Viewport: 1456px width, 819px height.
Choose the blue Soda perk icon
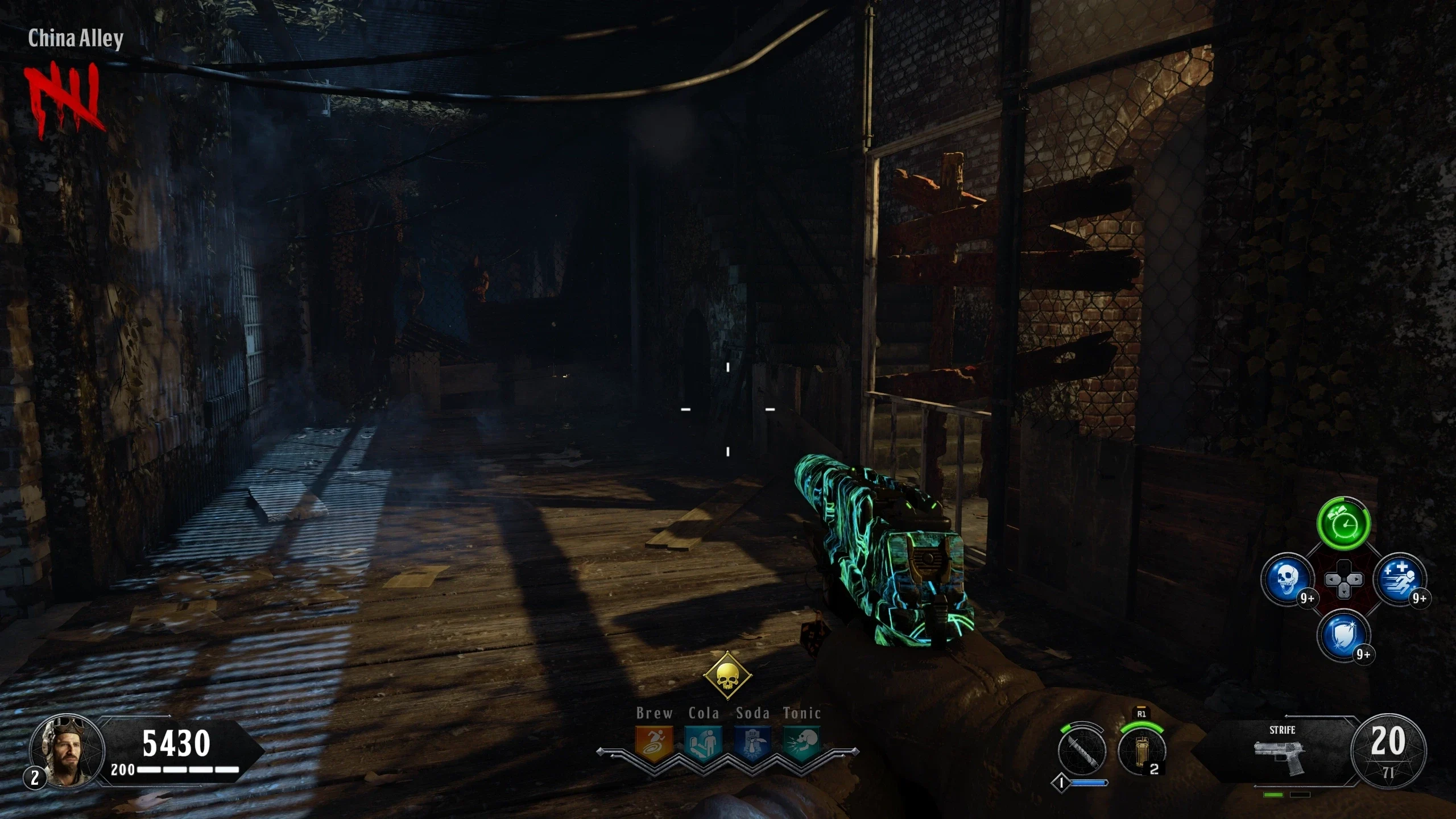coord(752,742)
